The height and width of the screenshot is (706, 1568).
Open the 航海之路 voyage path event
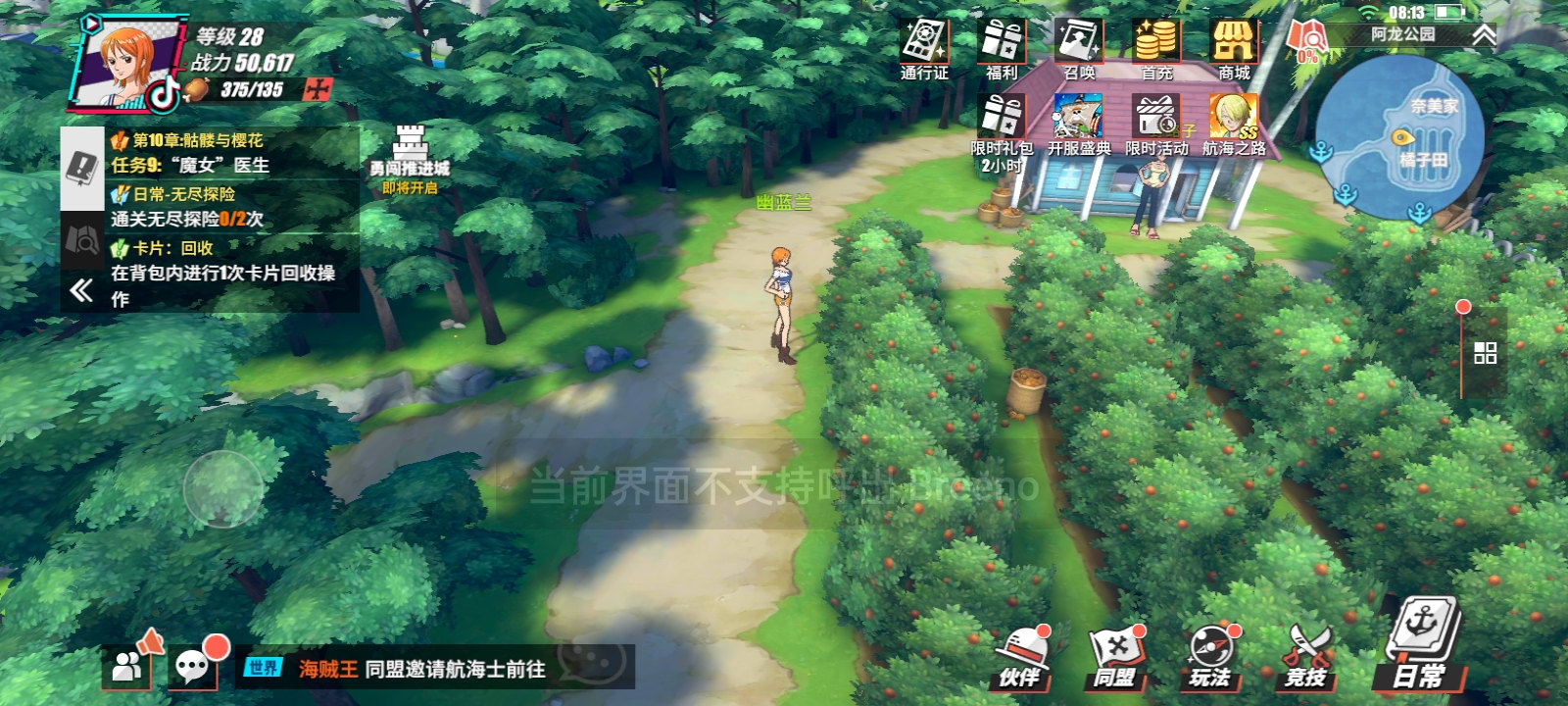click(1234, 125)
